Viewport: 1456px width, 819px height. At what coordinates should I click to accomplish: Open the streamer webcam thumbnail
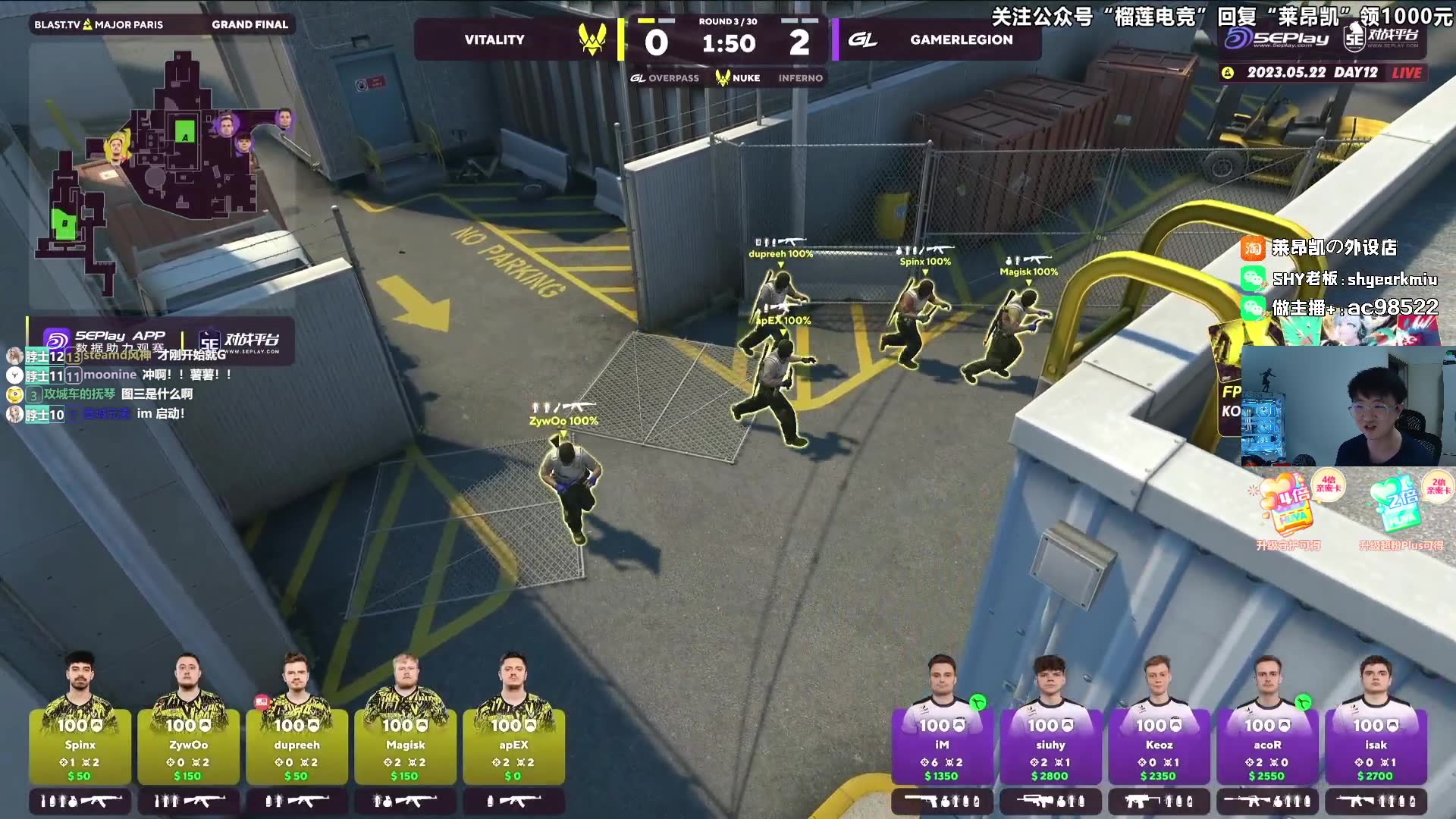click(1341, 406)
